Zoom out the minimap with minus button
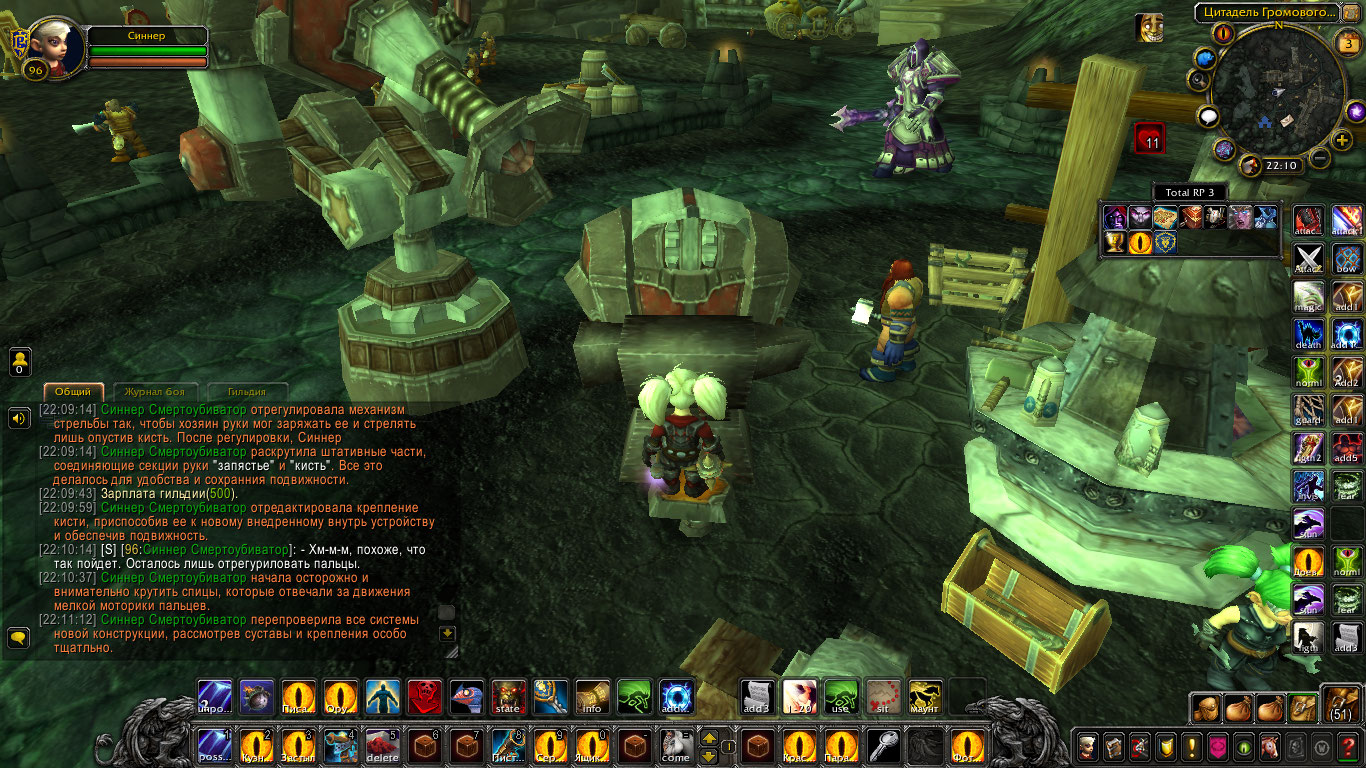1366x768 pixels. 1320,158
